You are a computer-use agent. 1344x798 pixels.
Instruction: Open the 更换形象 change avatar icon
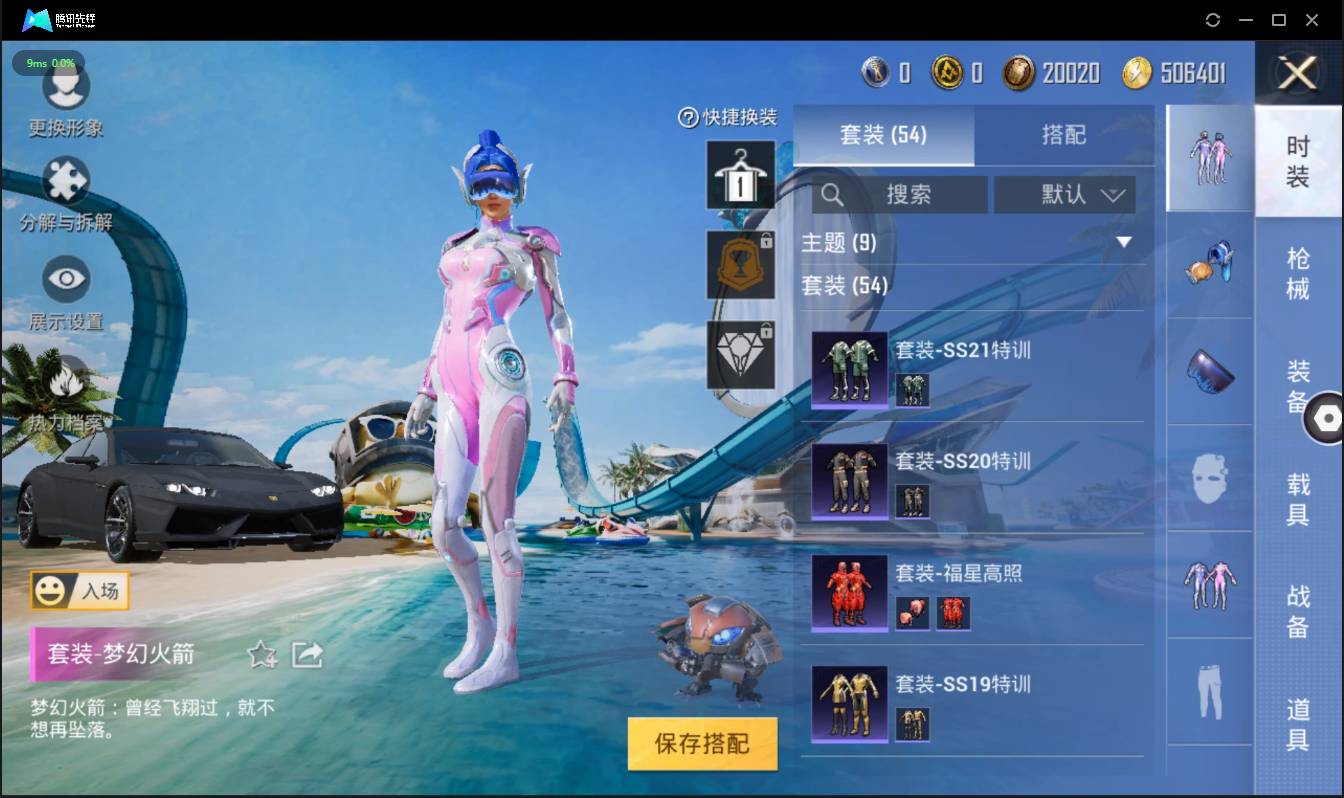click(66, 90)
